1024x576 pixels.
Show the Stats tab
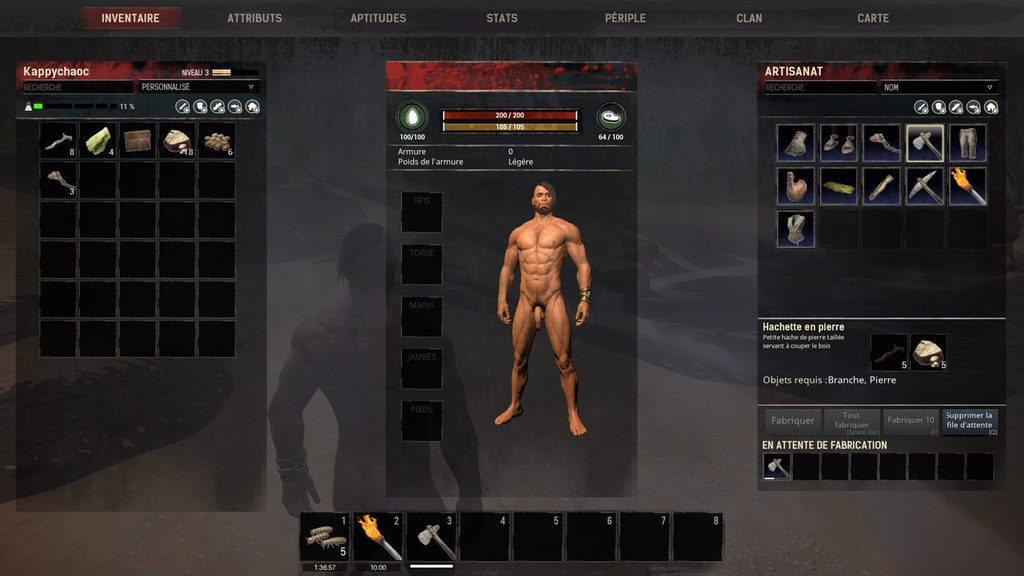(502, 18)
